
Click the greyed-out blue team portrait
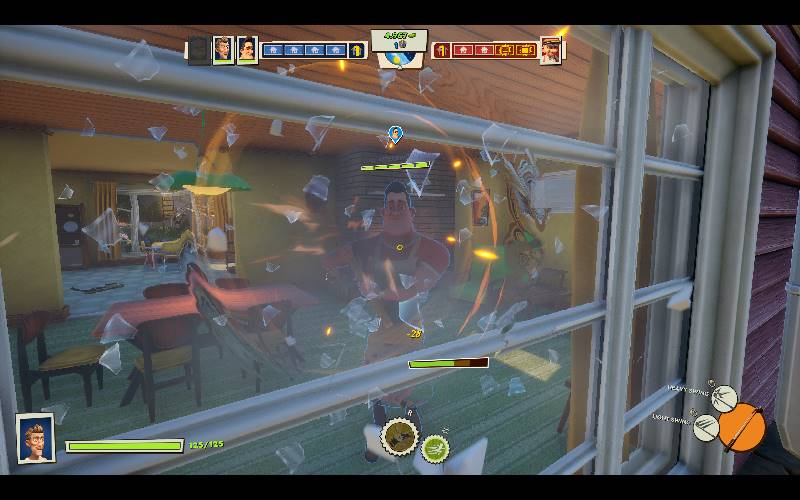pyautogui.click(x=199, y=49)
